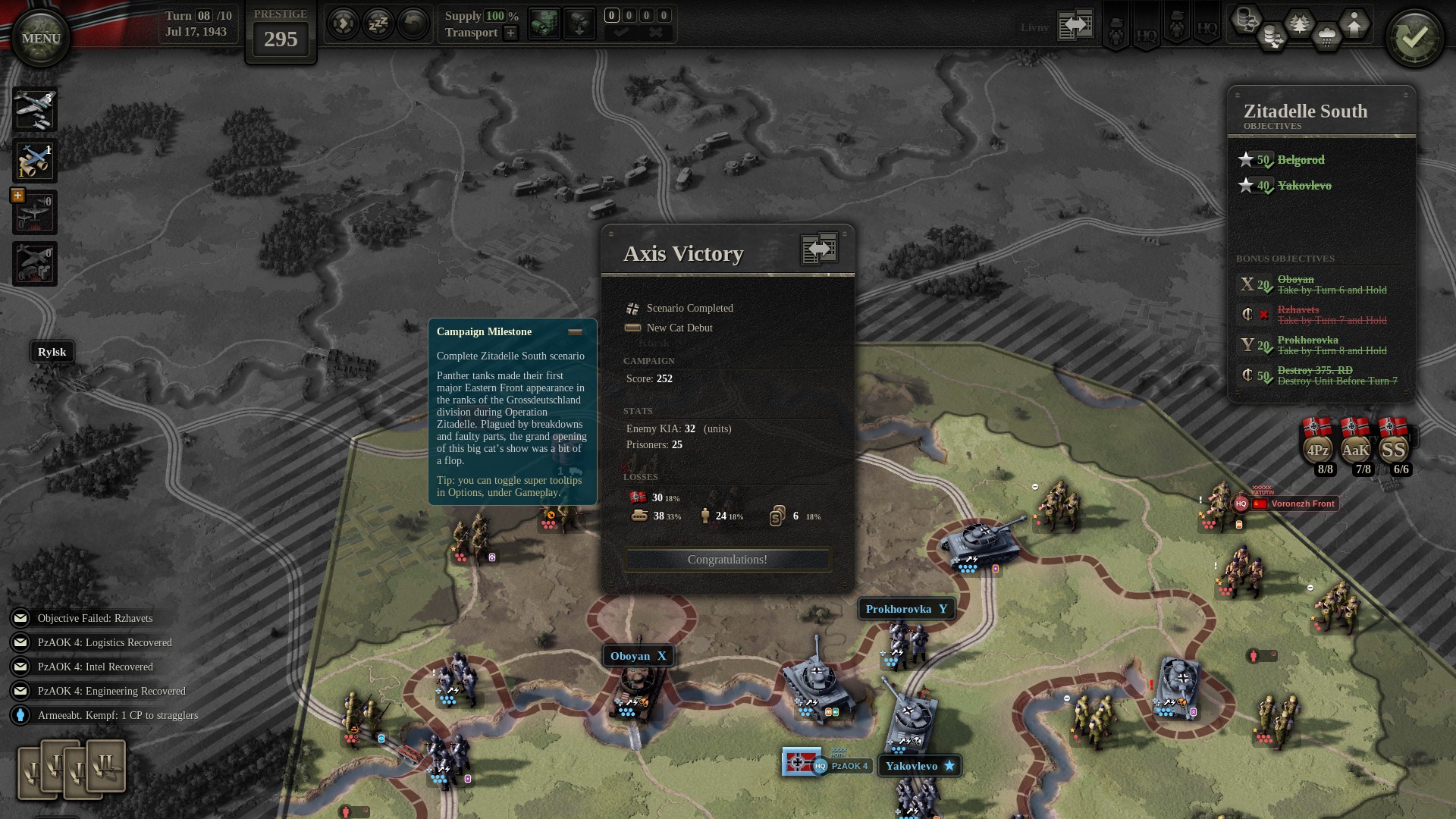Select the 4Pz division flag
This screenshot has height=819, width=1456.
tap(1318, 447)
